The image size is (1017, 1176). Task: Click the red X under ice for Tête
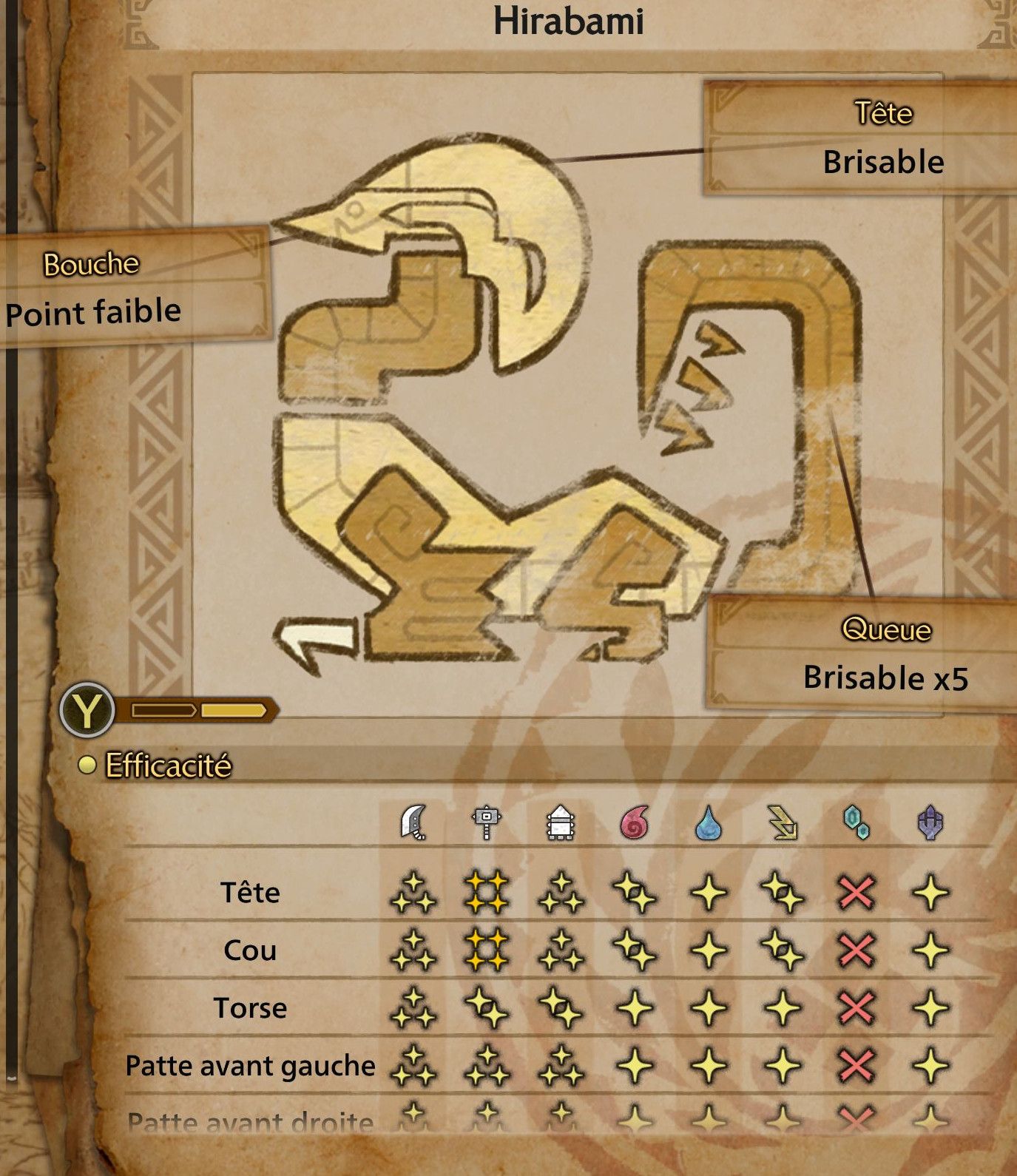pyautogui.click(x=857, y=894)
